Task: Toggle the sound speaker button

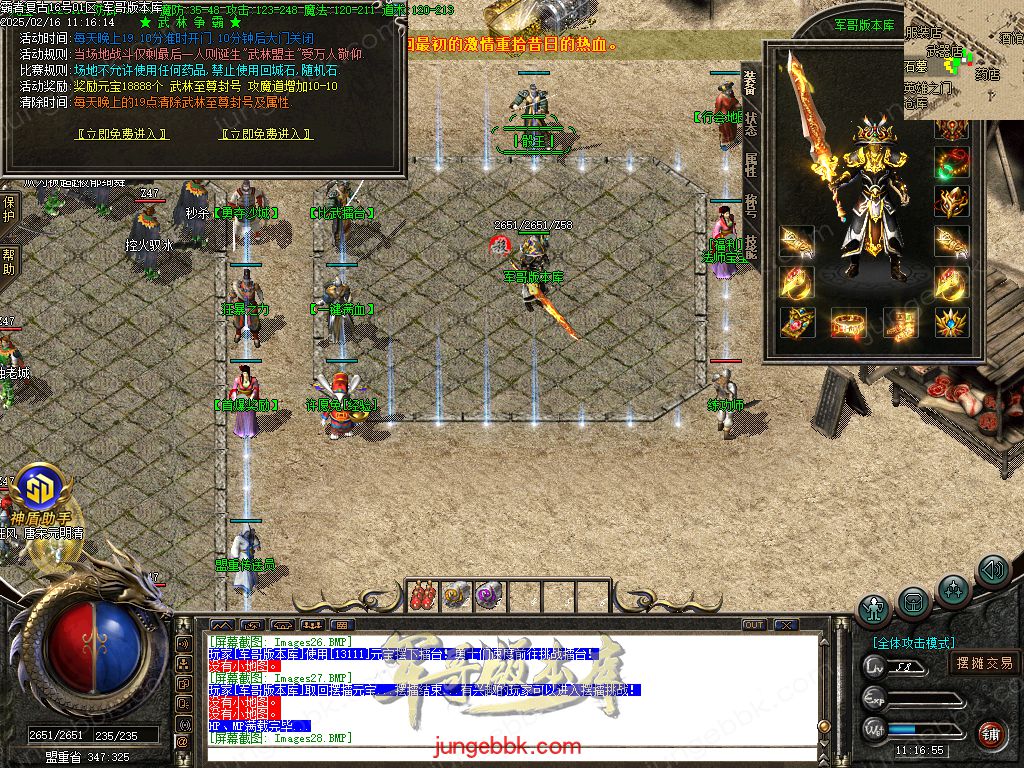Action: 993,571
